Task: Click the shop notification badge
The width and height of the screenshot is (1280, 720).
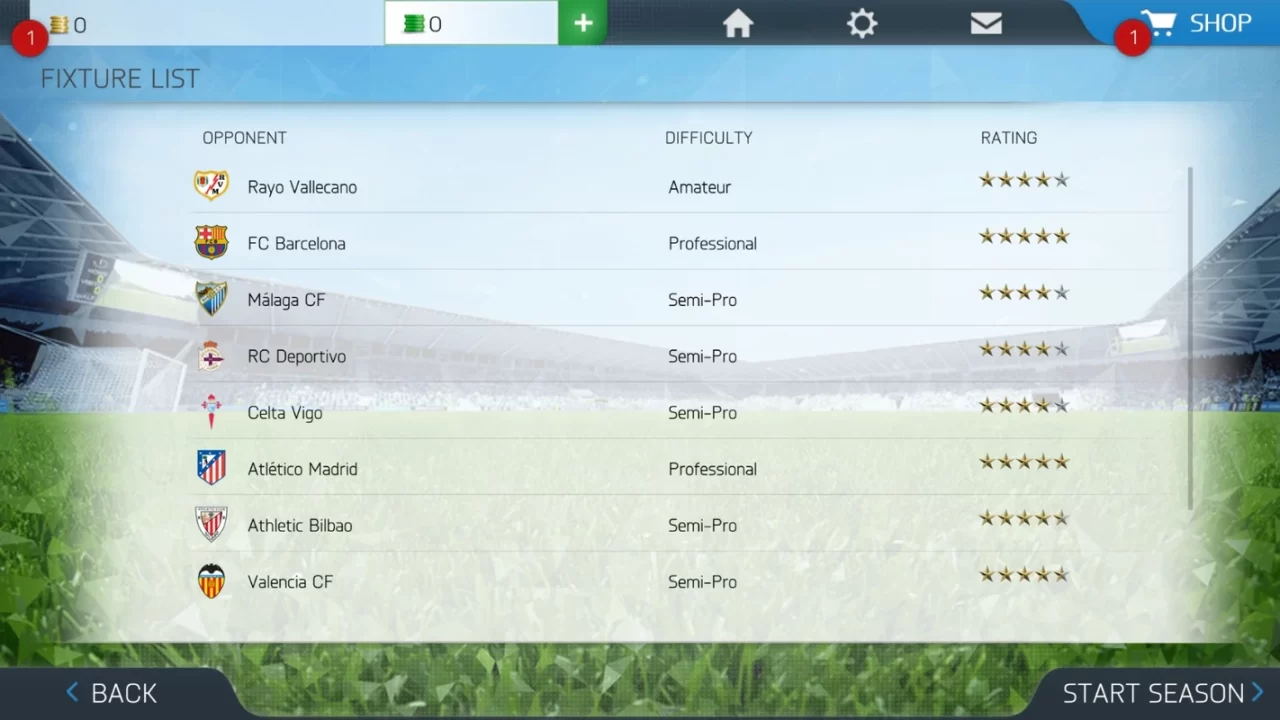Action: (1133, 37)
